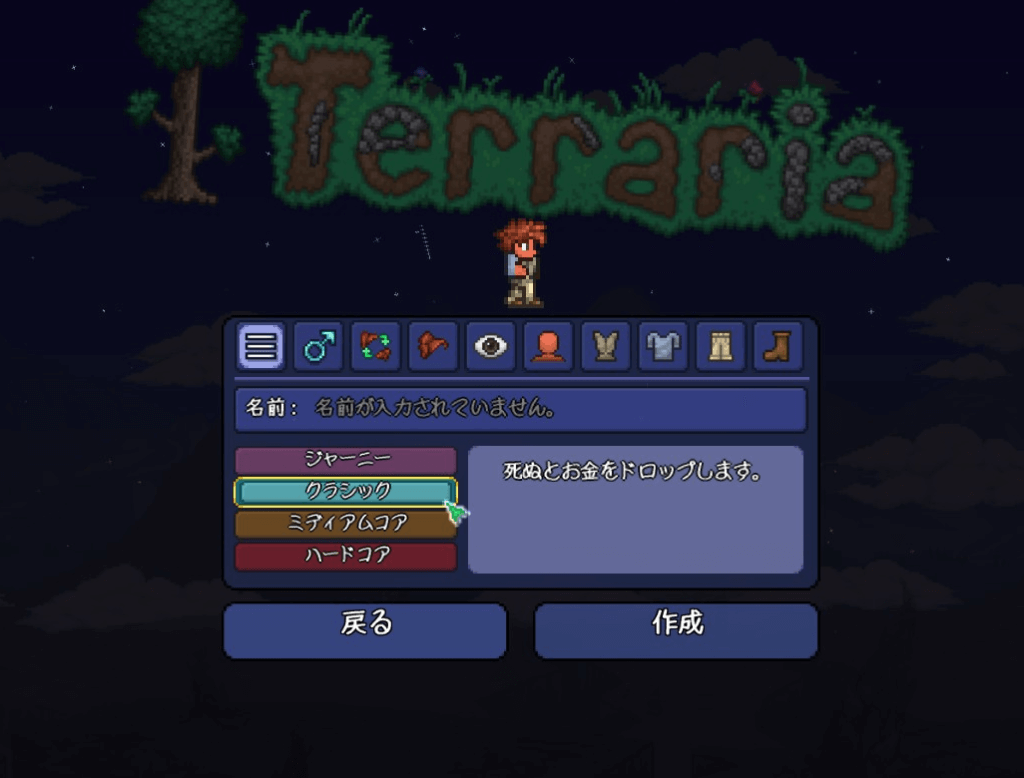The height and width of the screenshot is (778, 1024).
Task: Select the tan vest shirt color tab
Action: pyautogui.click(x=605, y=347)
